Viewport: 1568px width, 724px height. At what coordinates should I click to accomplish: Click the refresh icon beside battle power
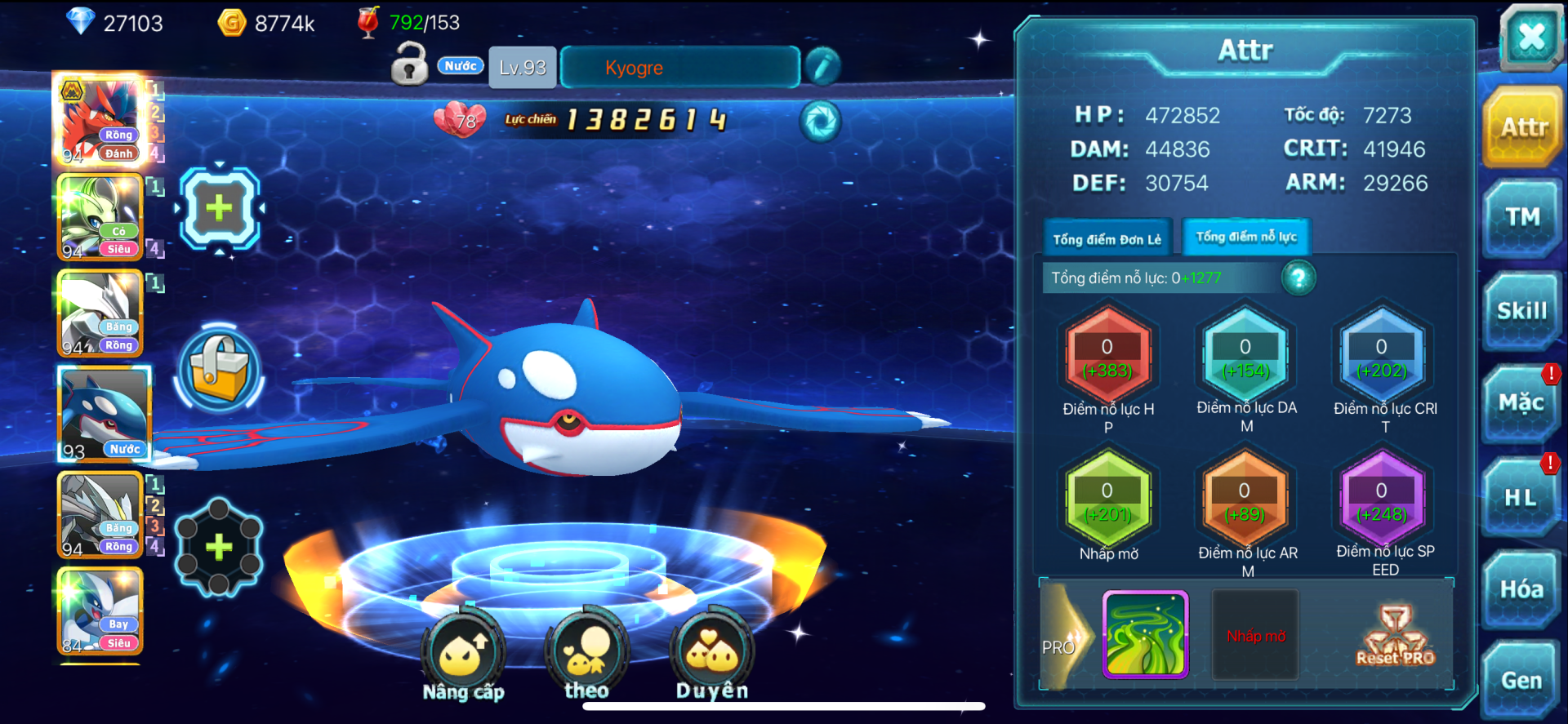[820, 122]
